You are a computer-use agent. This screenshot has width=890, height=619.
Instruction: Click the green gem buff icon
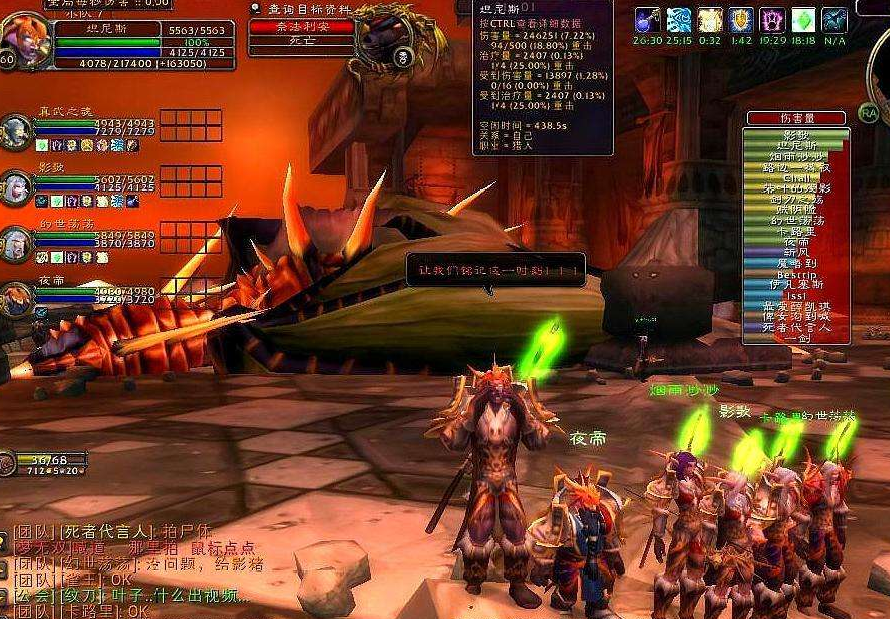pos(803,20)
